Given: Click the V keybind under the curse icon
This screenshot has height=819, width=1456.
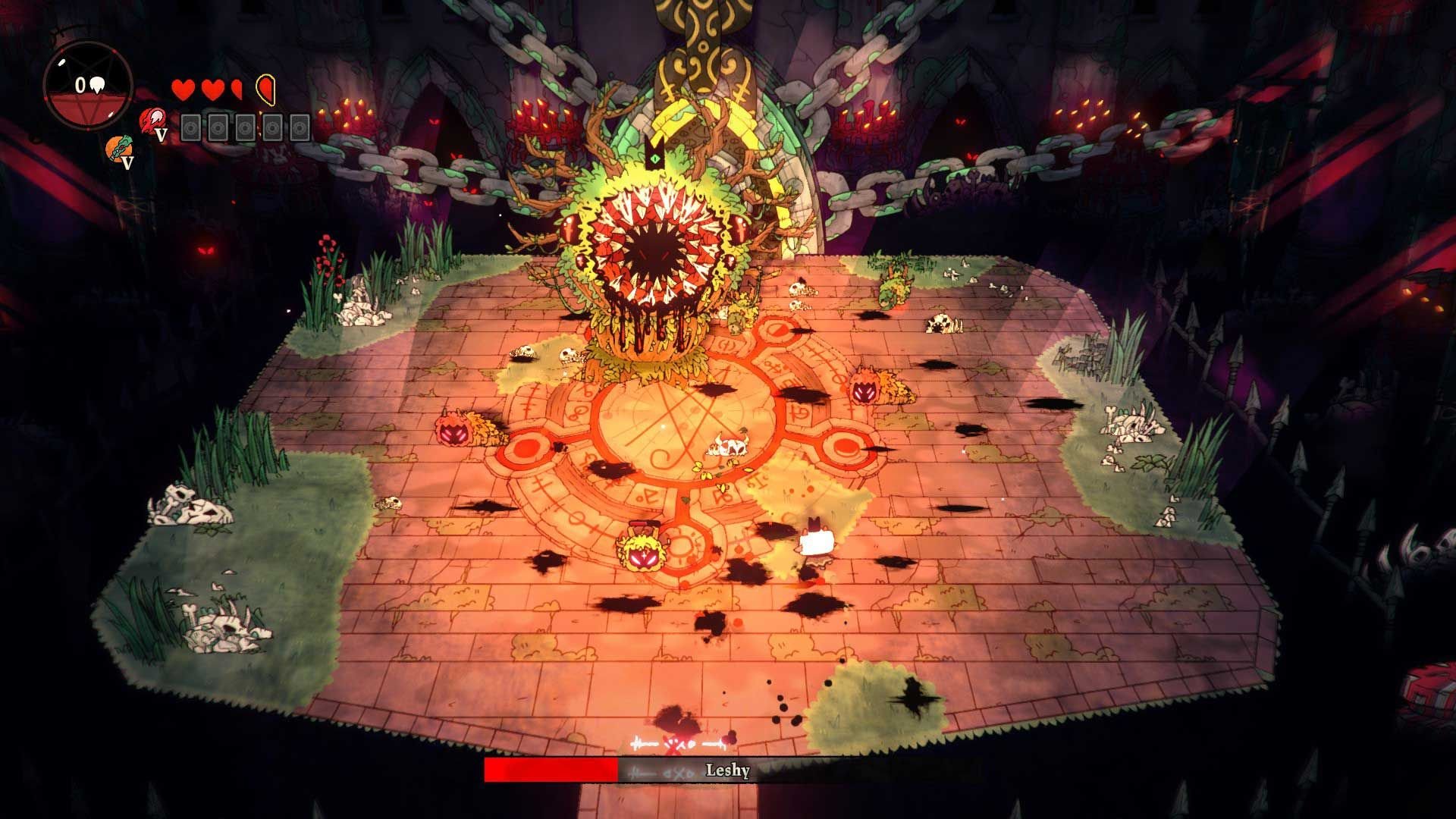Looking at the screenshot, I should tap(162, 134).
